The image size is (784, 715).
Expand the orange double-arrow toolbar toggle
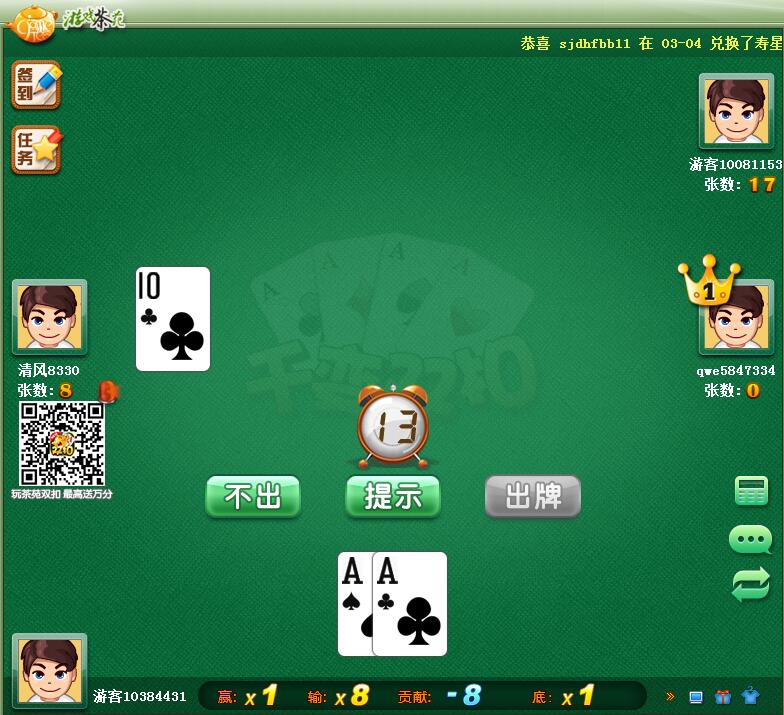click(670, 697)
